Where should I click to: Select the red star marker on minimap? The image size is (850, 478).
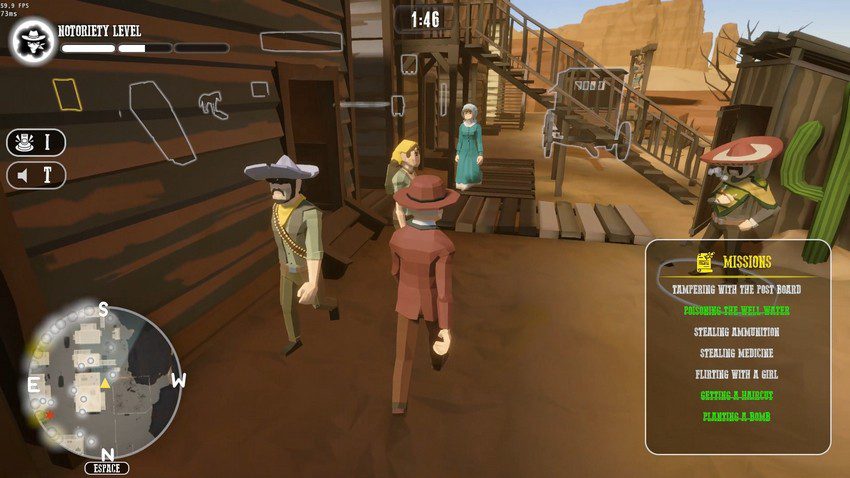point(46,414)
